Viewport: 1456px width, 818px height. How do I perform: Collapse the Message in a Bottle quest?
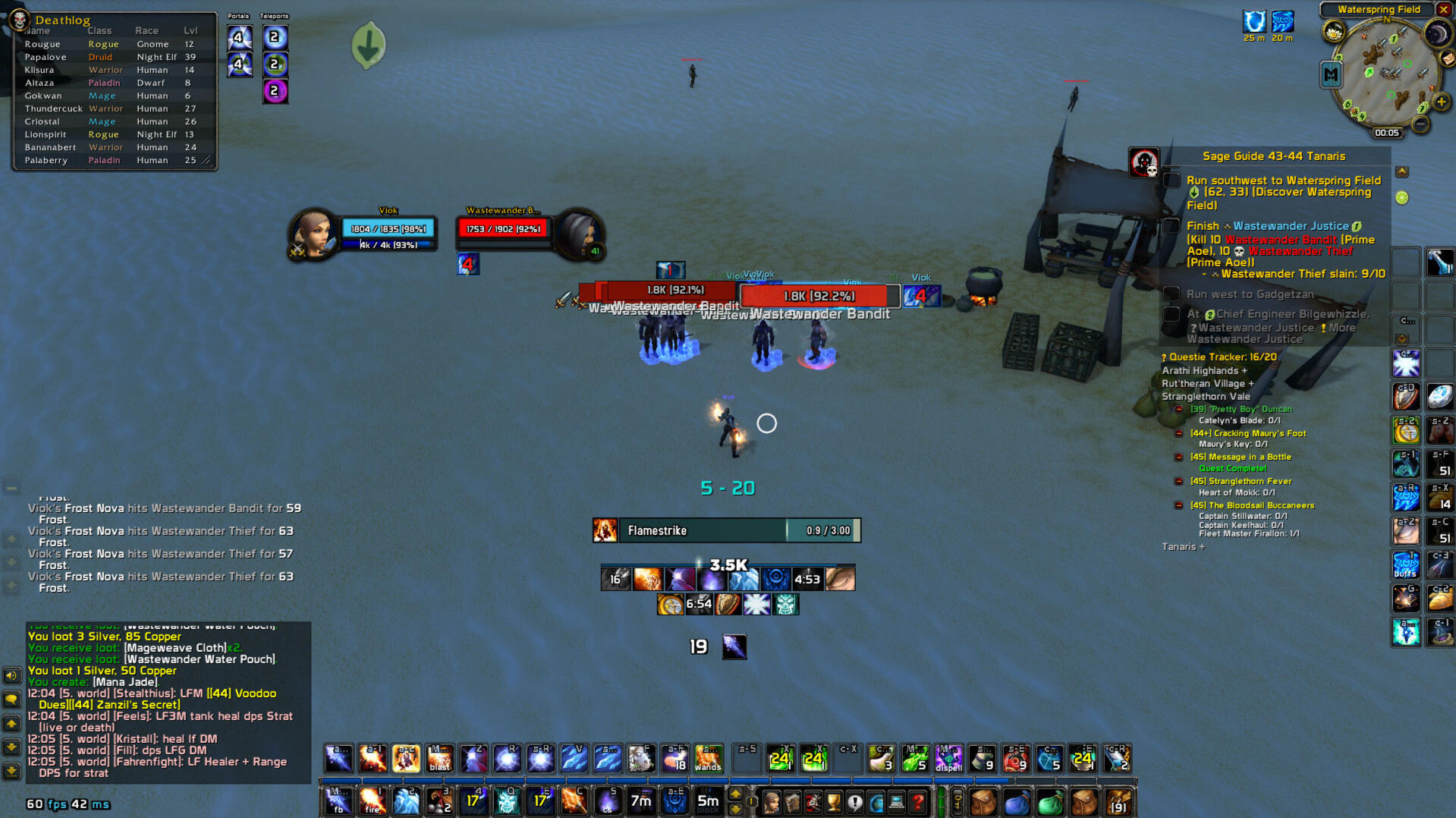click(1179, 458)
